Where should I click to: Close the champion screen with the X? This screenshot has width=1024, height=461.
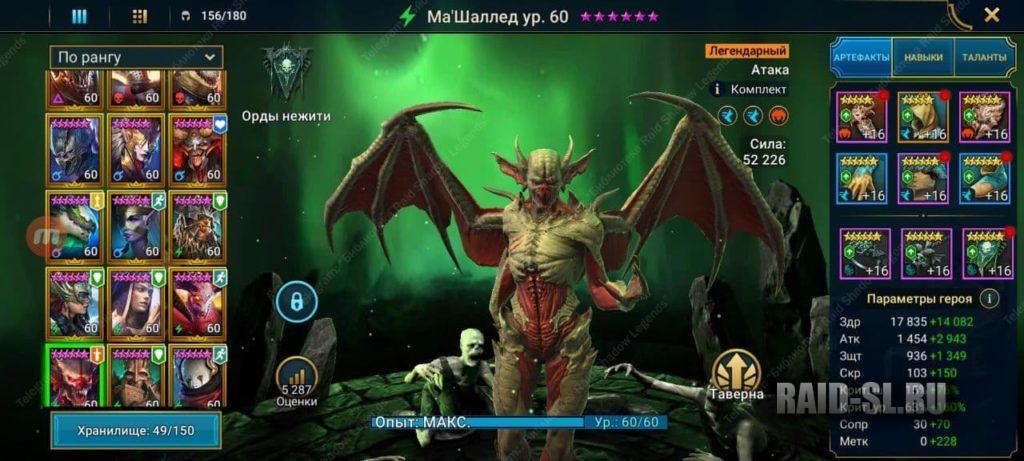991,15
